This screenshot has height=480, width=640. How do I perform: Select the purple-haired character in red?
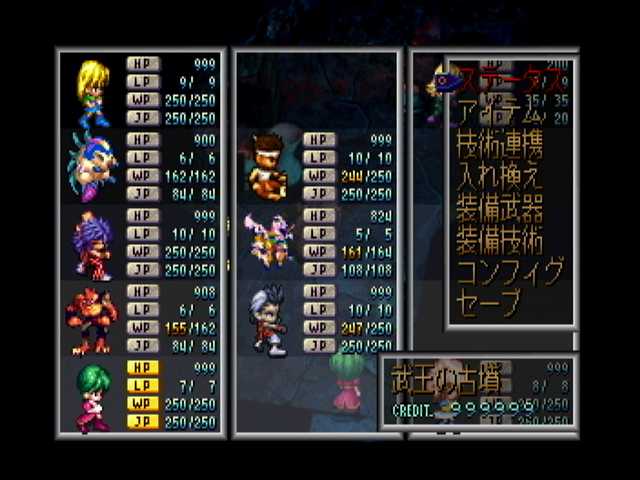[93, 243]
